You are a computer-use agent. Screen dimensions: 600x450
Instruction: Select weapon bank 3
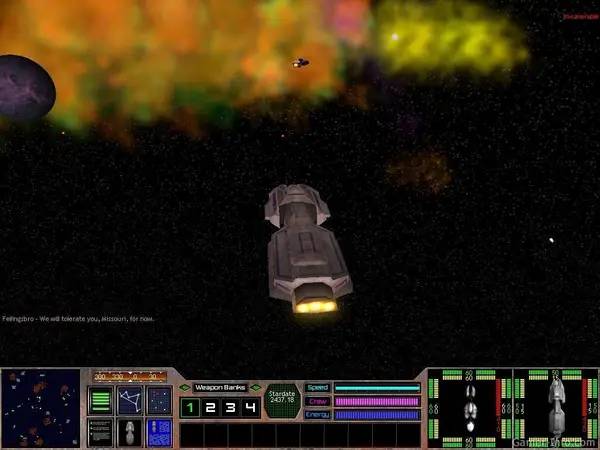(231, 408)
